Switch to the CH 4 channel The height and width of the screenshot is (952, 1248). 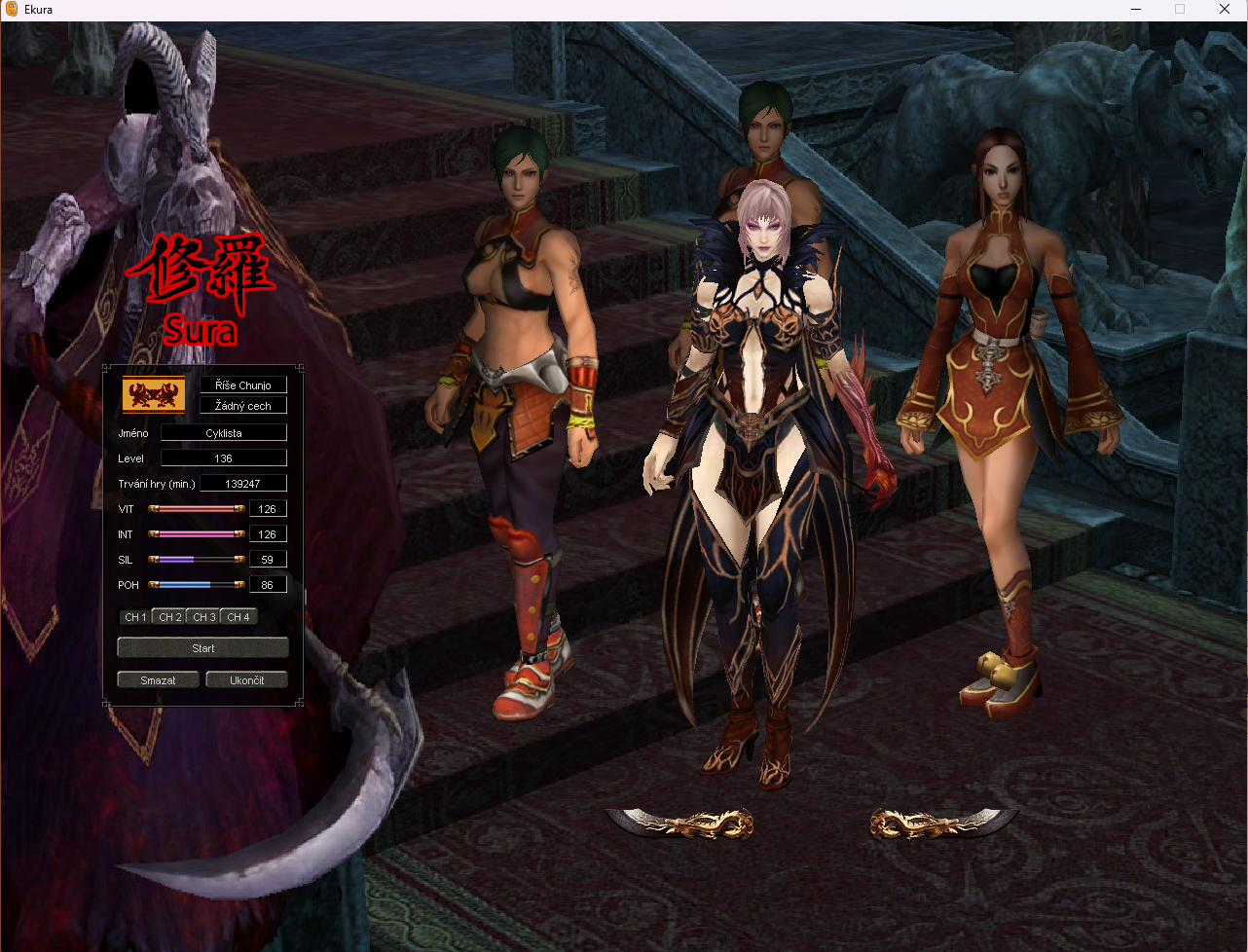click(239, 617)
